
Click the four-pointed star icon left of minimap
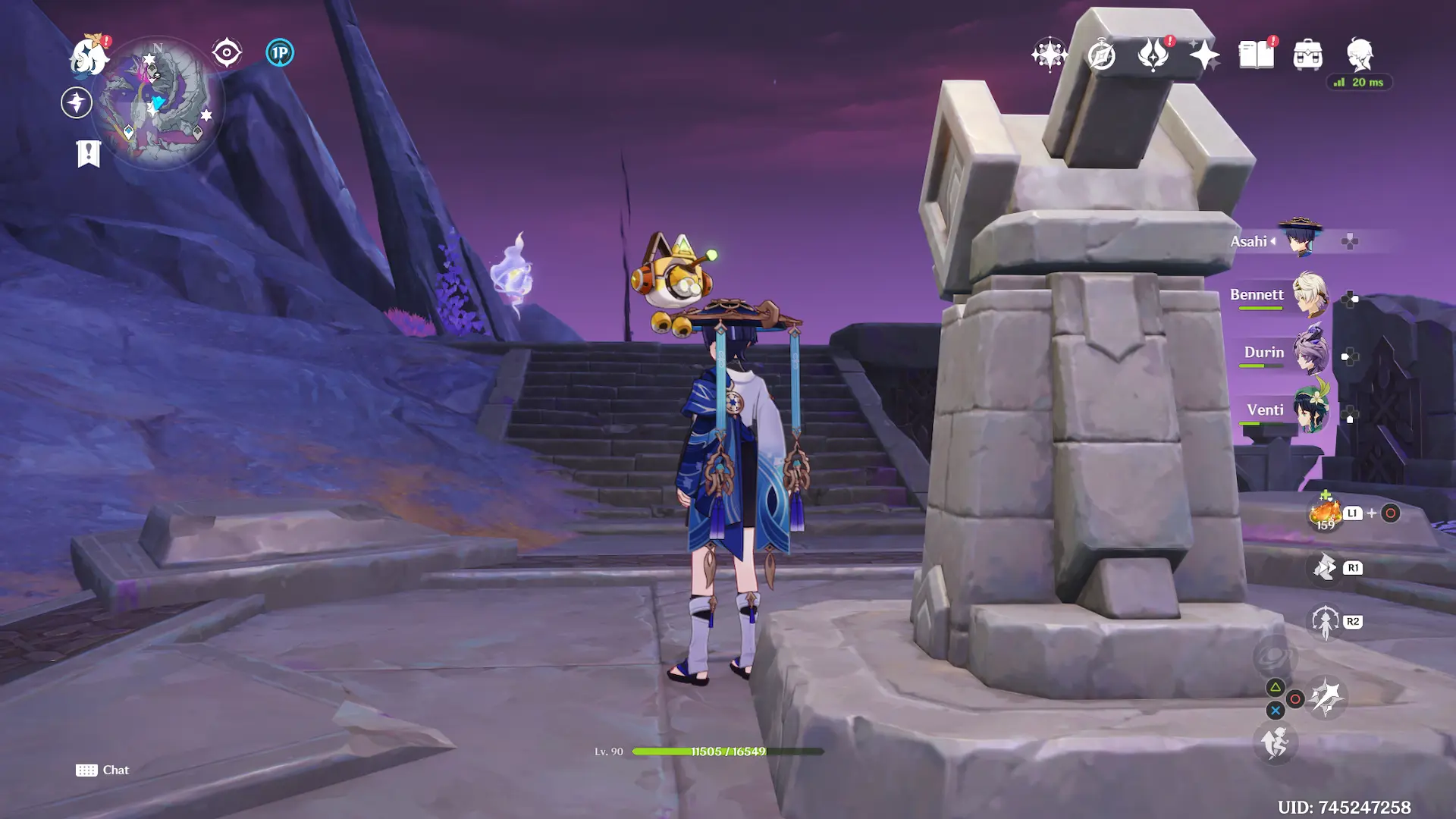tap(77, 102)
